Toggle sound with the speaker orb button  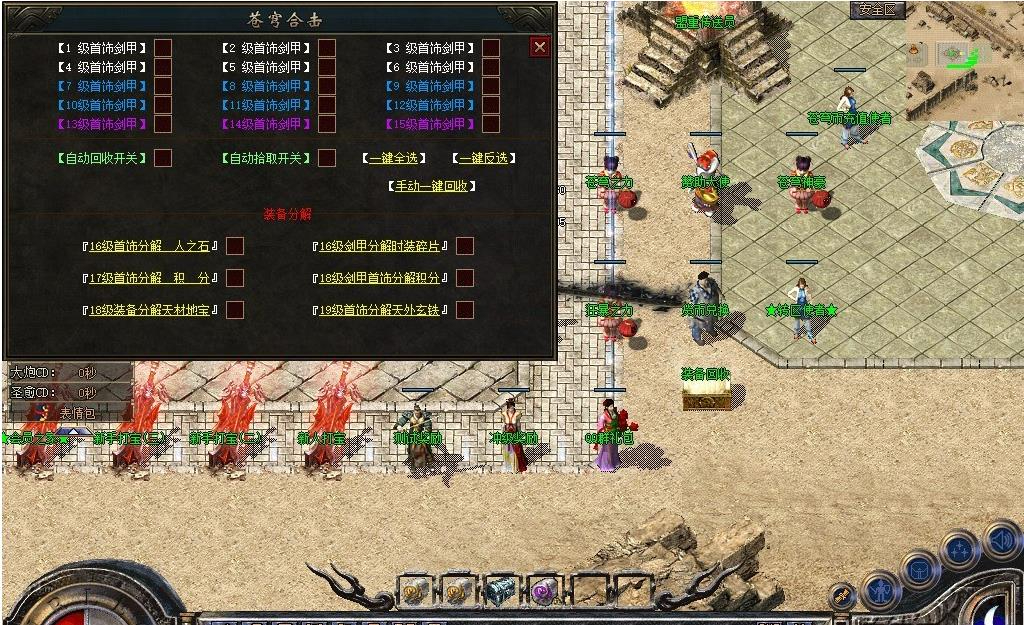coord(1001,540)
